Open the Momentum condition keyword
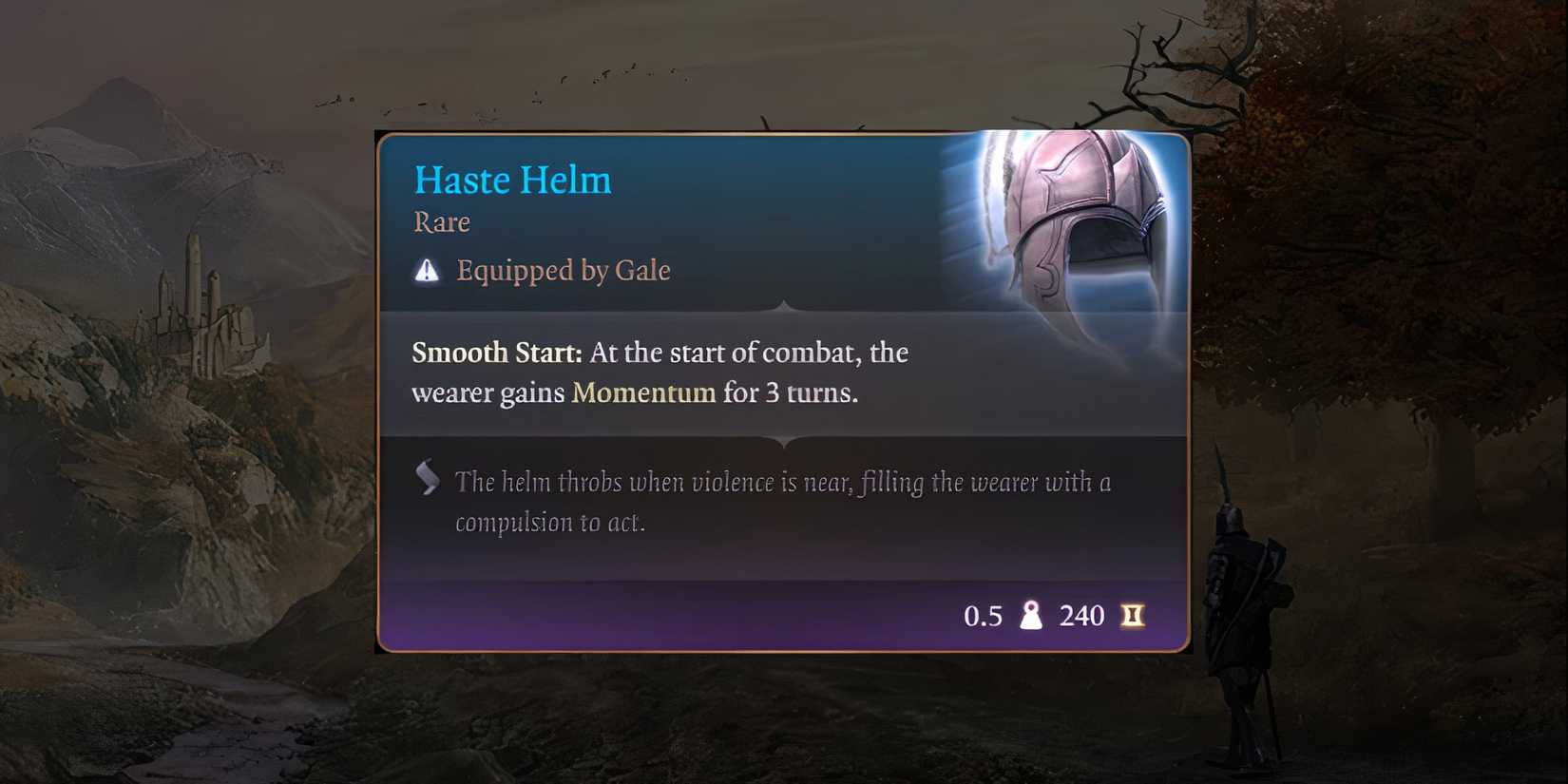Viewport: 1568px width, 784px height. tap(642, 392)
